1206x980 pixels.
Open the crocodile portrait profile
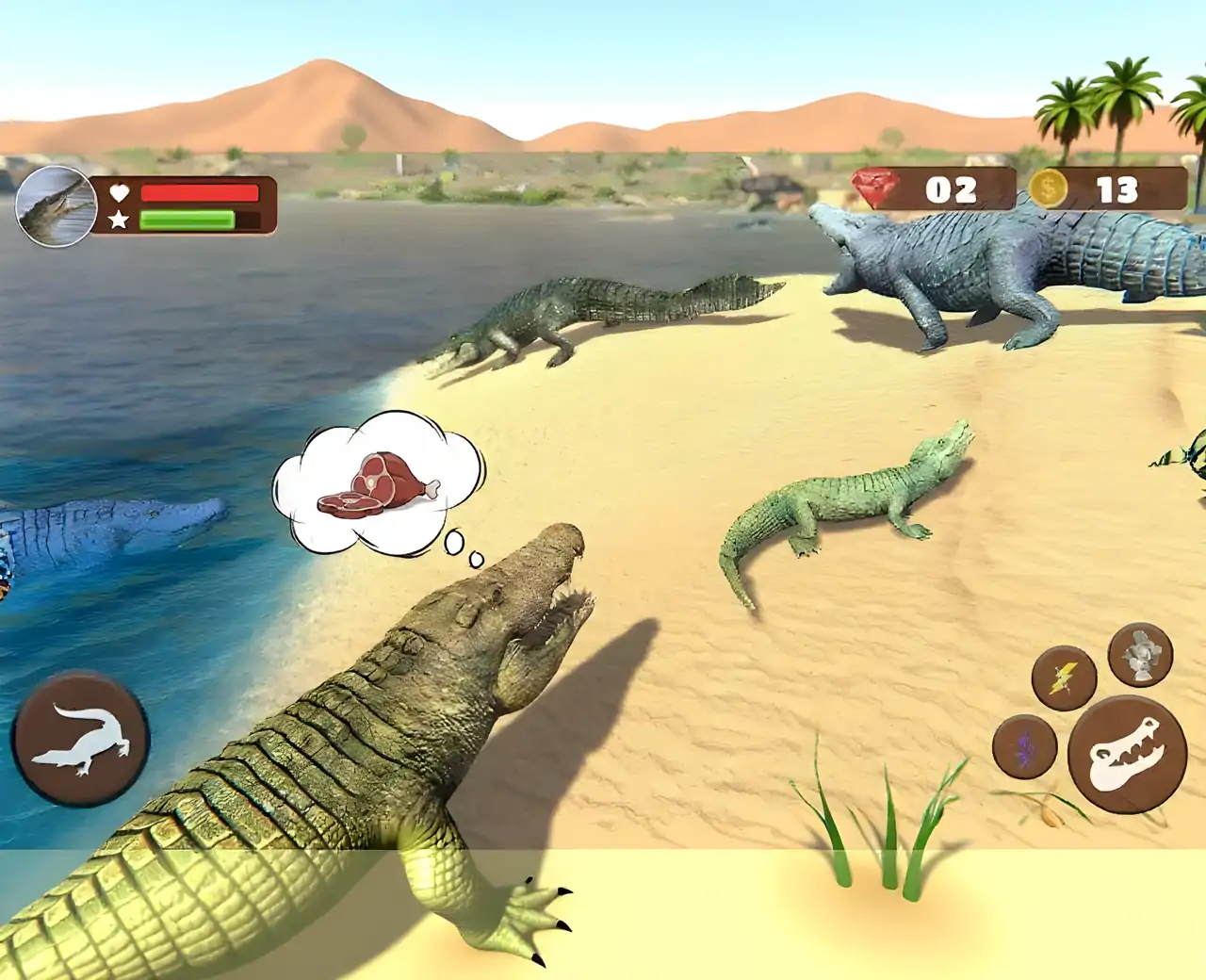click(56, 206)
